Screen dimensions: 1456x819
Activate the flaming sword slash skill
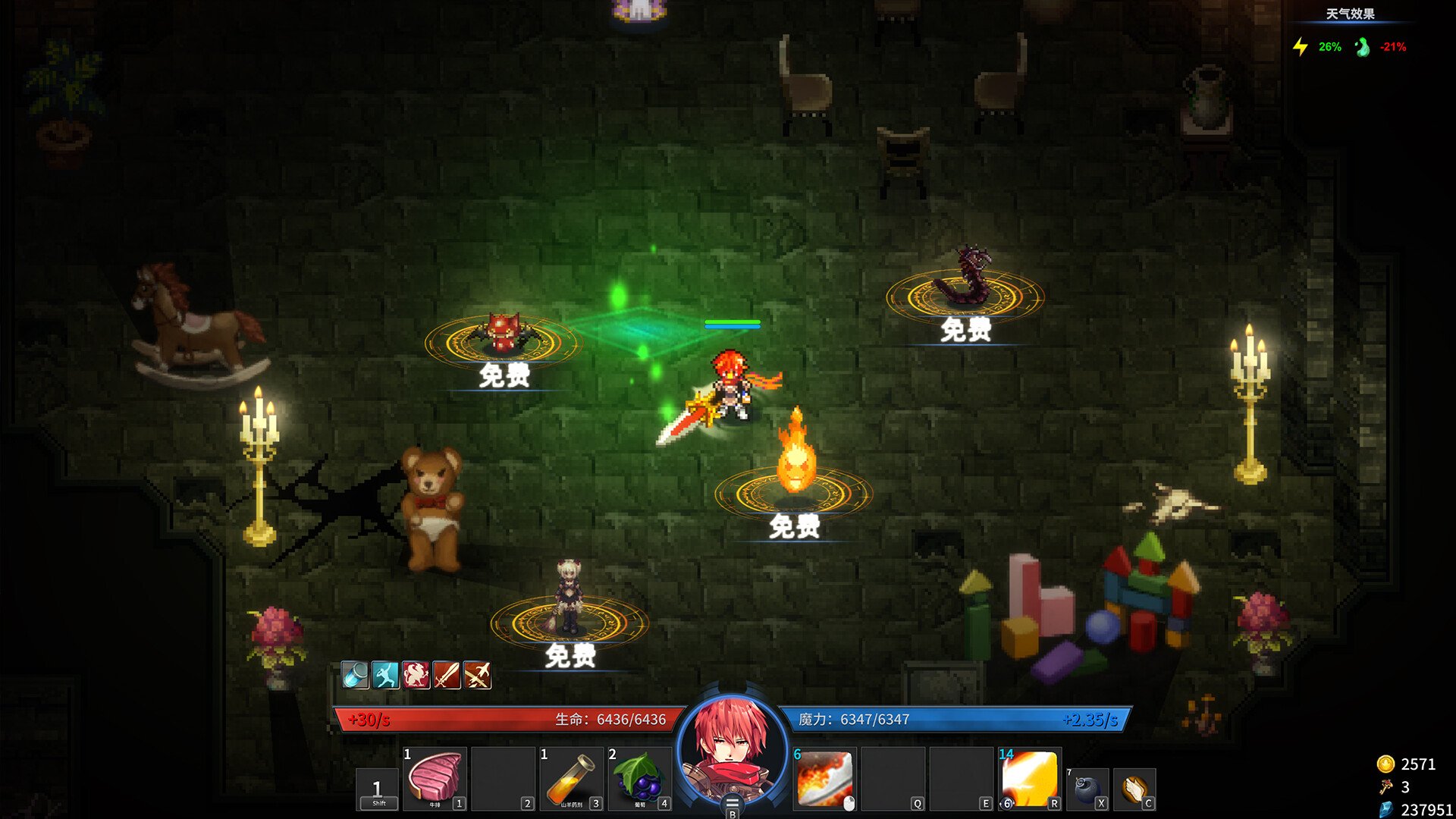point(824,778)
